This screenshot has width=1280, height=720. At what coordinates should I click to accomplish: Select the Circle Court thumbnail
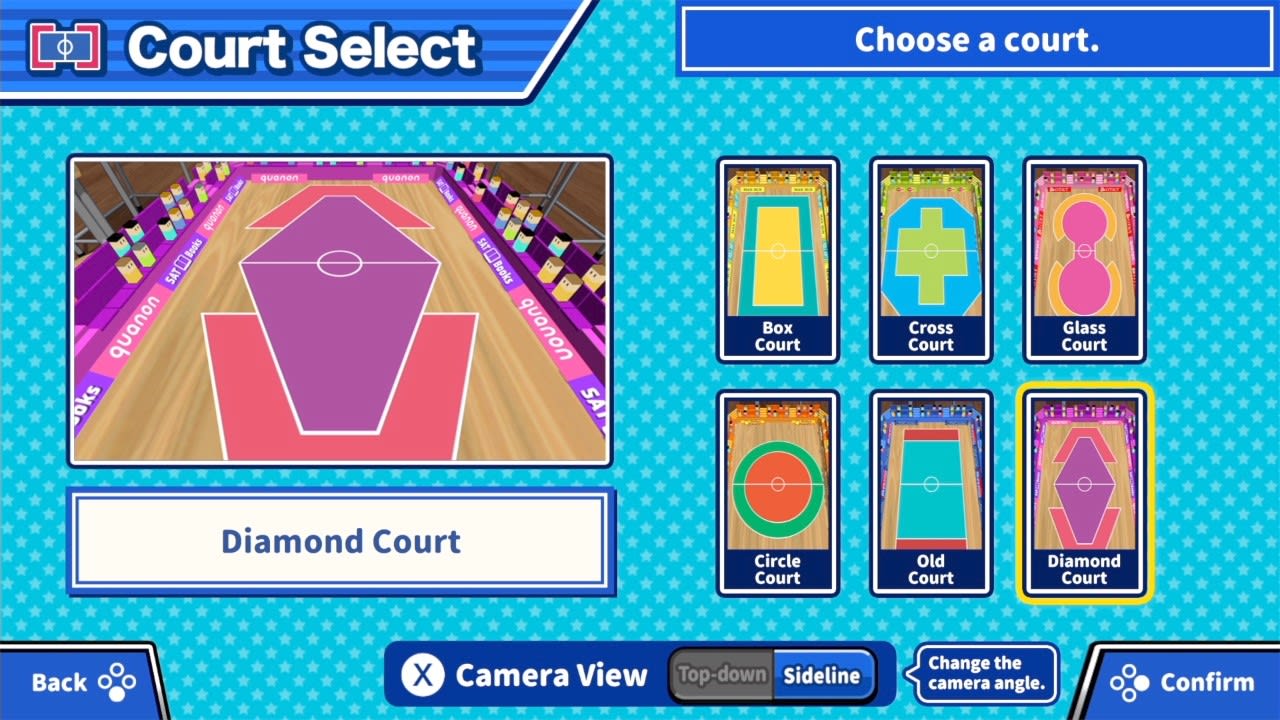pos(778,494)
